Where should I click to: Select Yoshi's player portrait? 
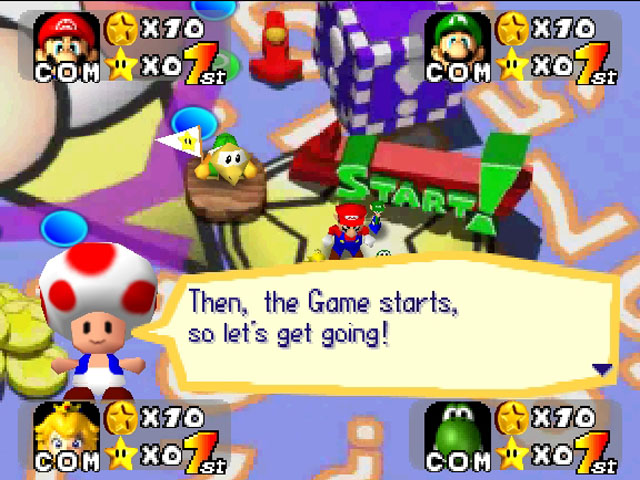[459, 431]
